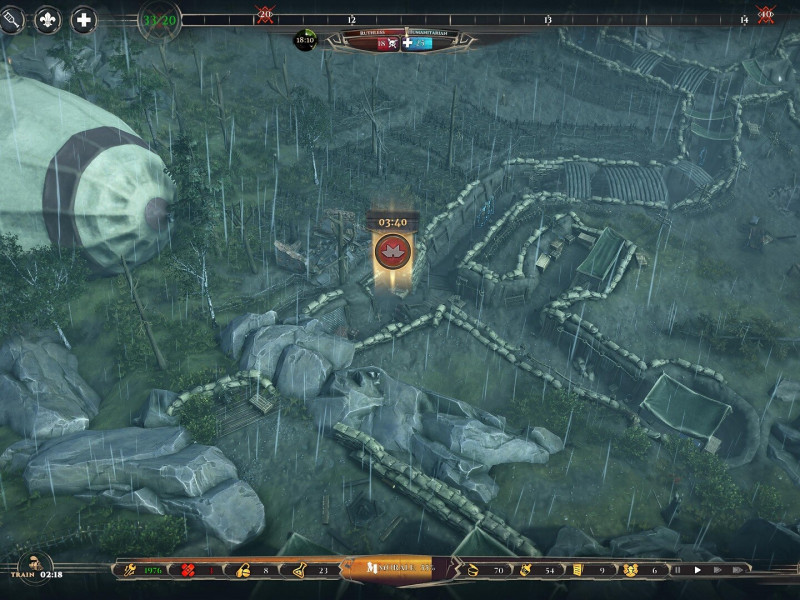Switch to triple fast-forward speed

pos(739,570)
